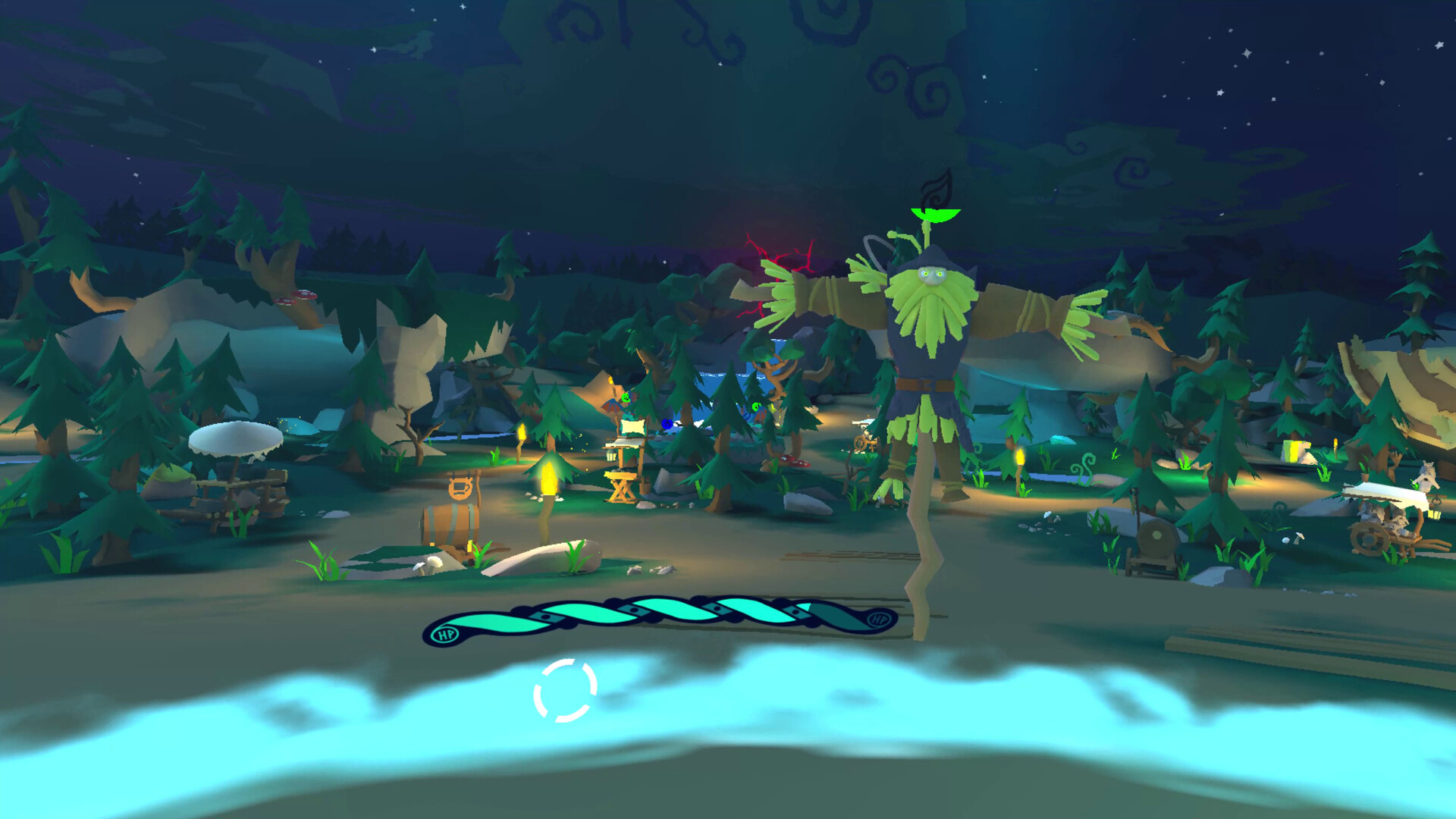This screenshot has width=1456, height=819.
Task: Open the bucket beside the folding table
Action: tap(647, 485)
